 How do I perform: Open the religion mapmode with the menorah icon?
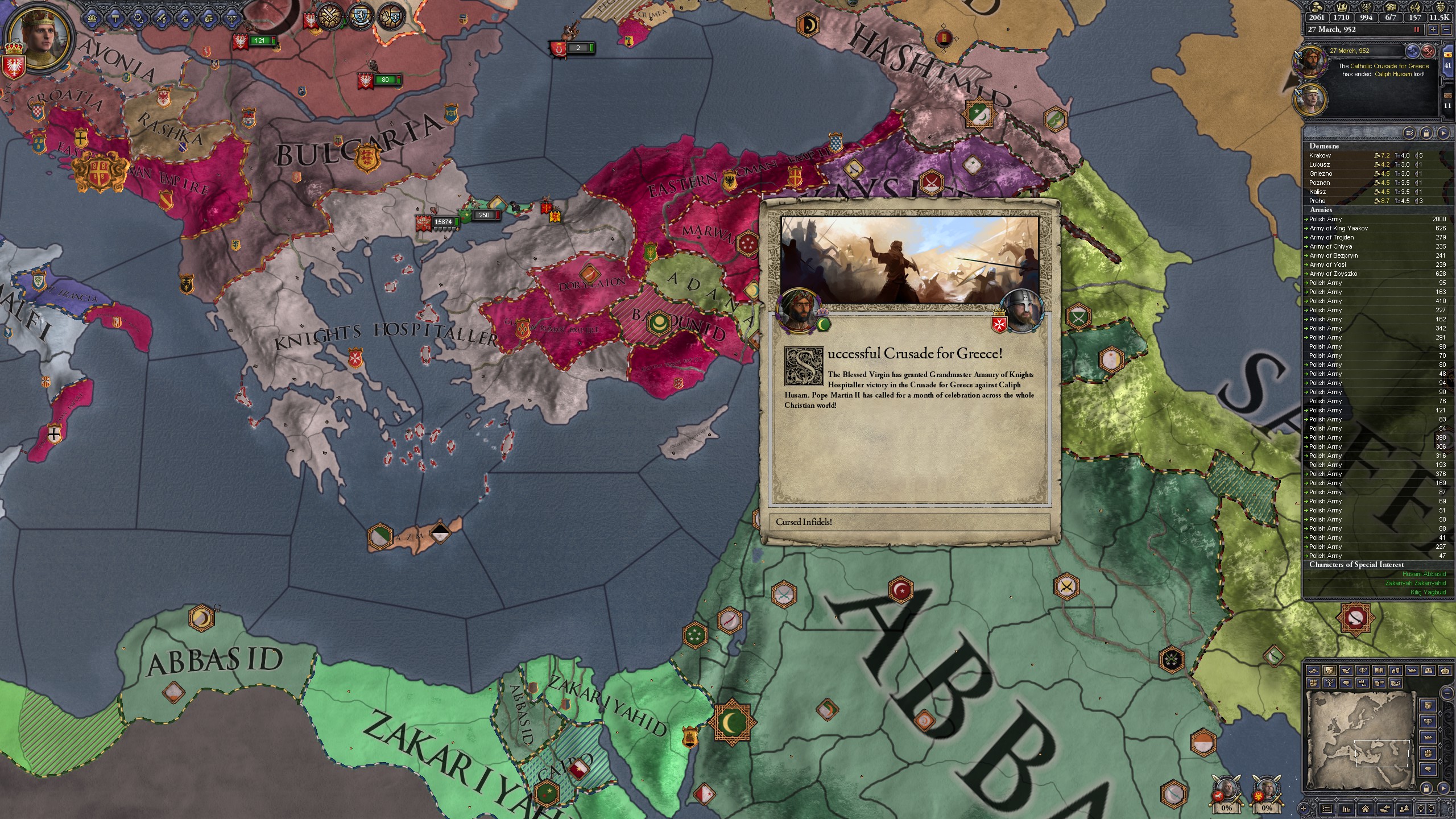(x=1363, y=671)
